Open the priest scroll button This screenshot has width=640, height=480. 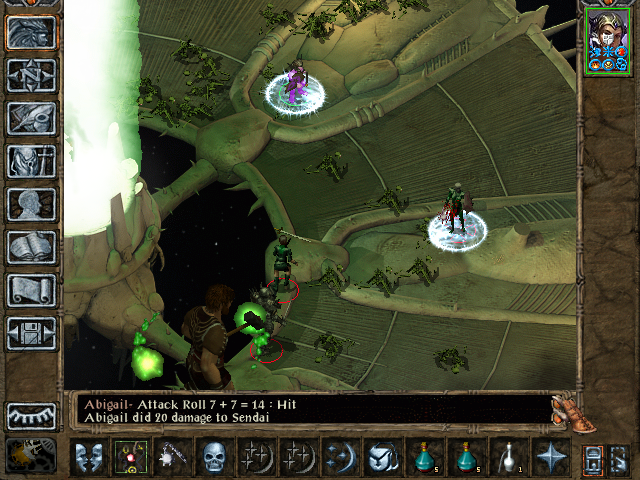31,291
